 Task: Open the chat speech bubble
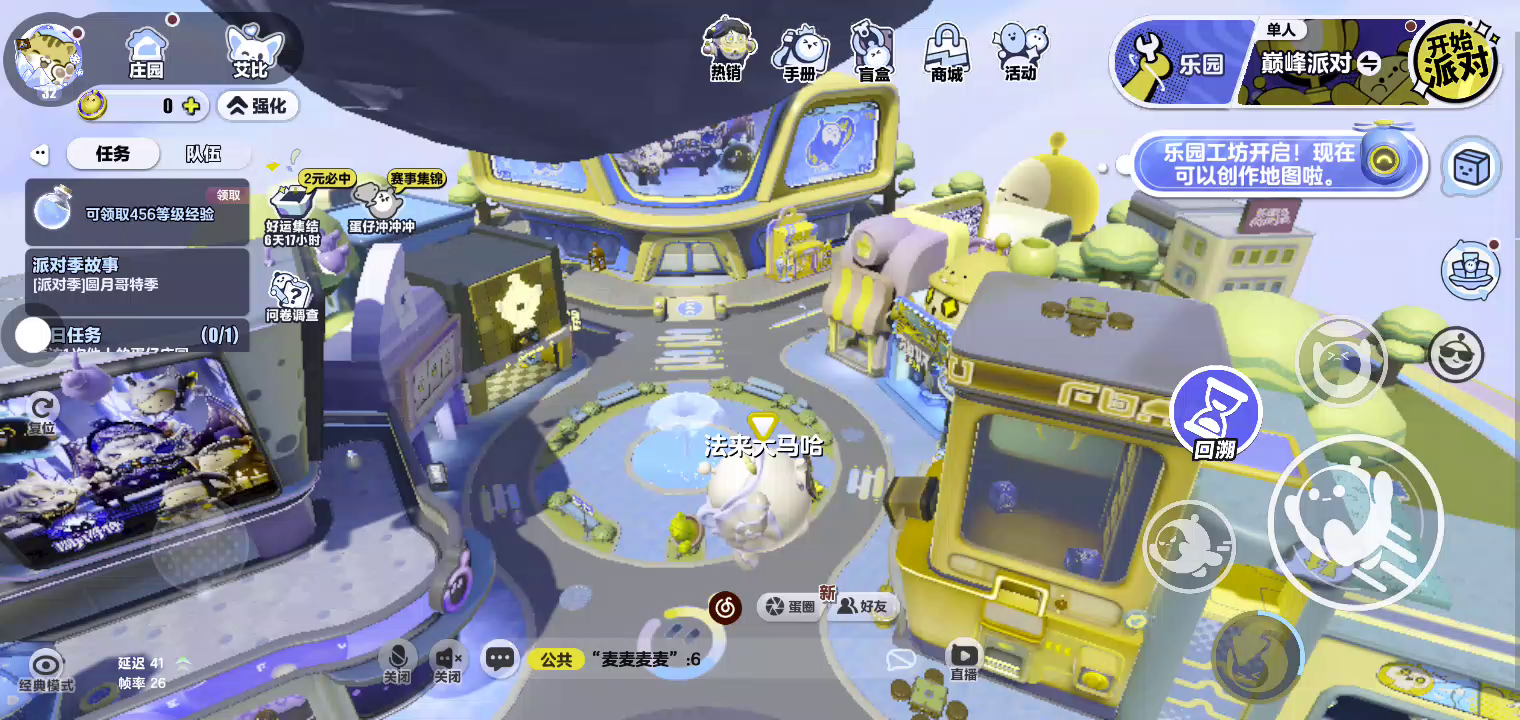[500, 658]
